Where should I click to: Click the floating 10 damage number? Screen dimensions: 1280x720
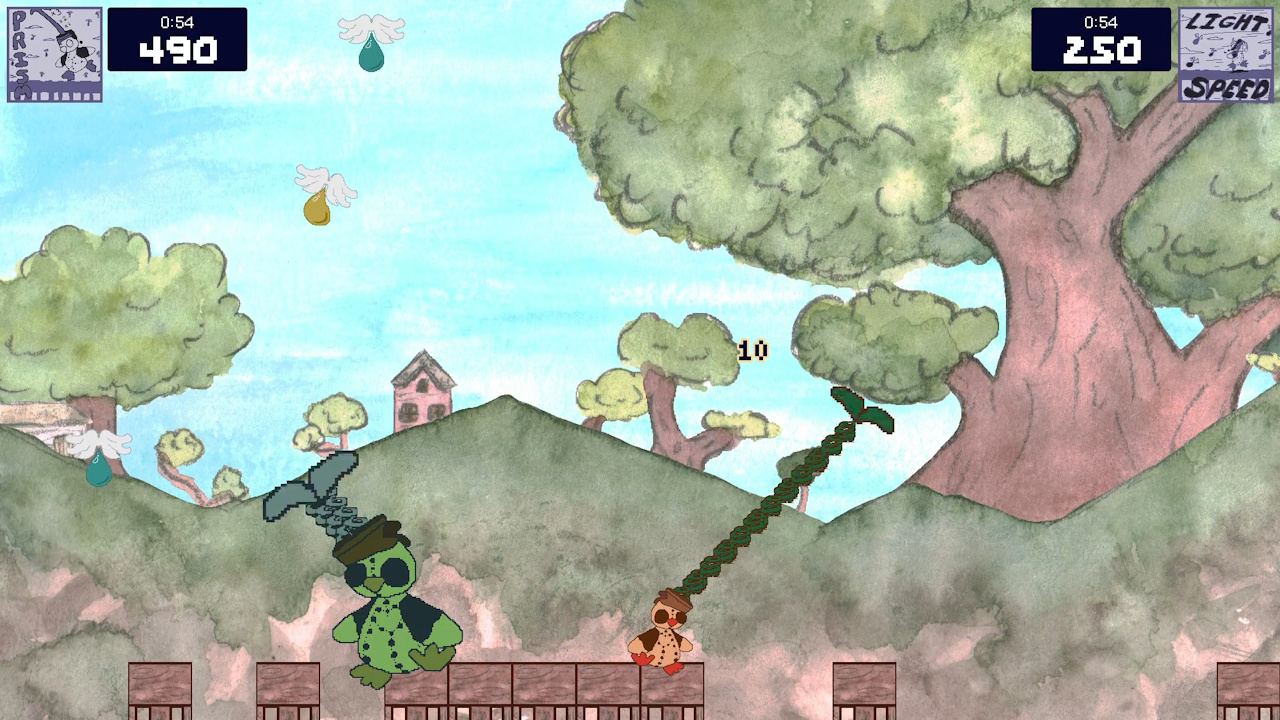tap(752, 351)
